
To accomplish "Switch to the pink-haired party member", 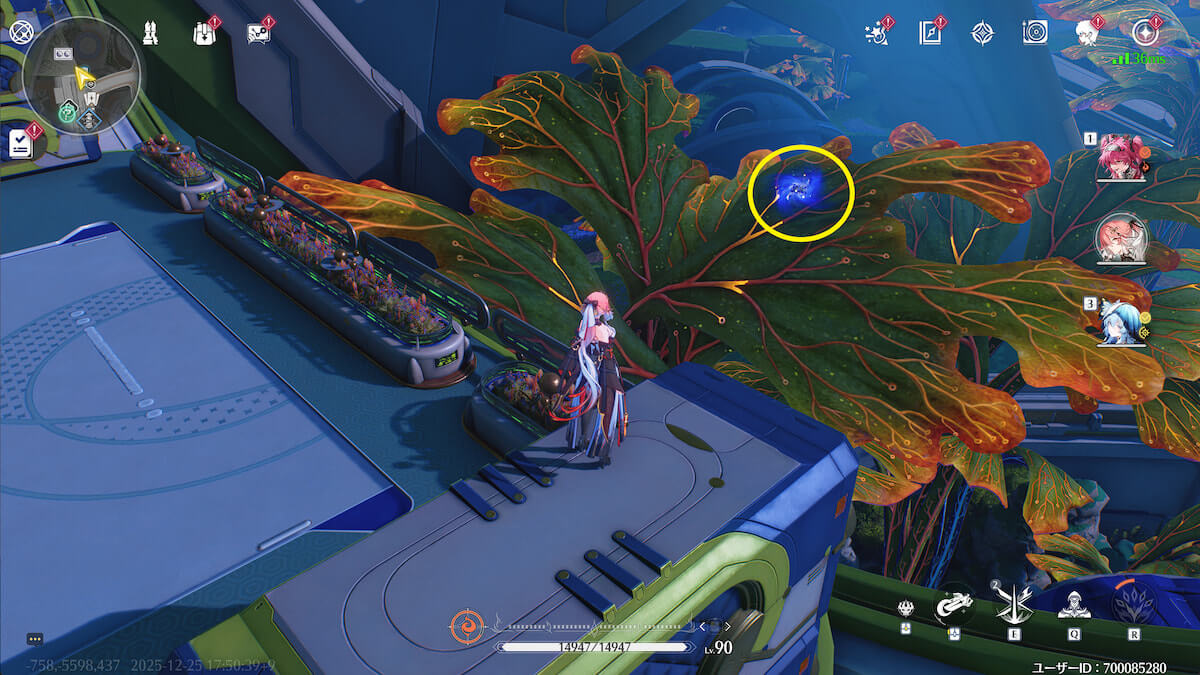I will [x=1120, y=158].
